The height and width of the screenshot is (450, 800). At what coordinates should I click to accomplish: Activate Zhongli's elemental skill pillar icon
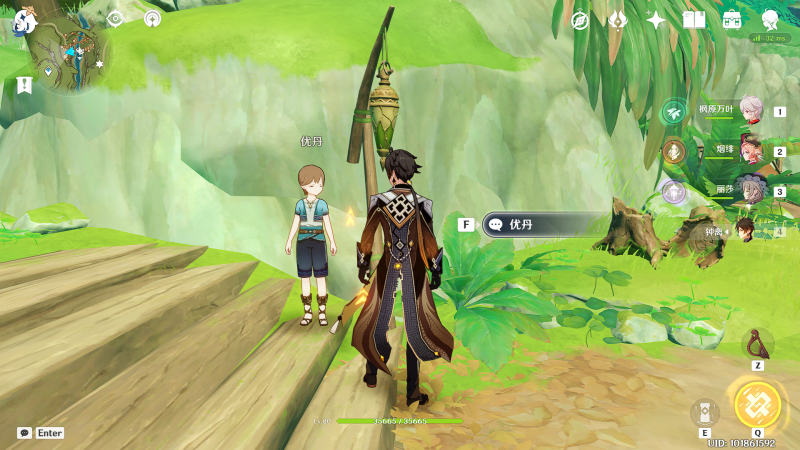pyautogui.click(x=704, y=412)
